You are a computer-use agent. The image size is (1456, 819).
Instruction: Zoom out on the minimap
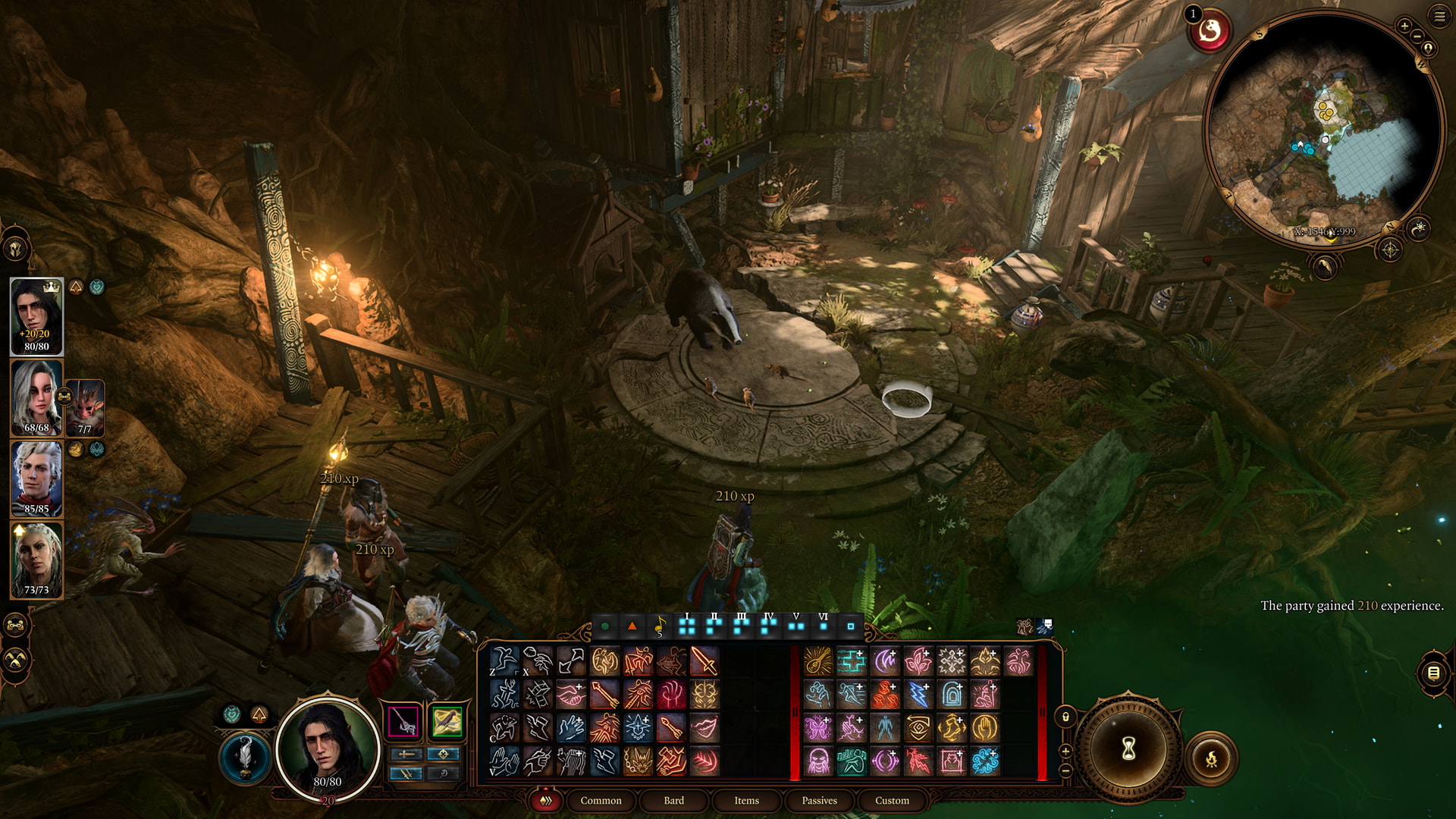1417,36
